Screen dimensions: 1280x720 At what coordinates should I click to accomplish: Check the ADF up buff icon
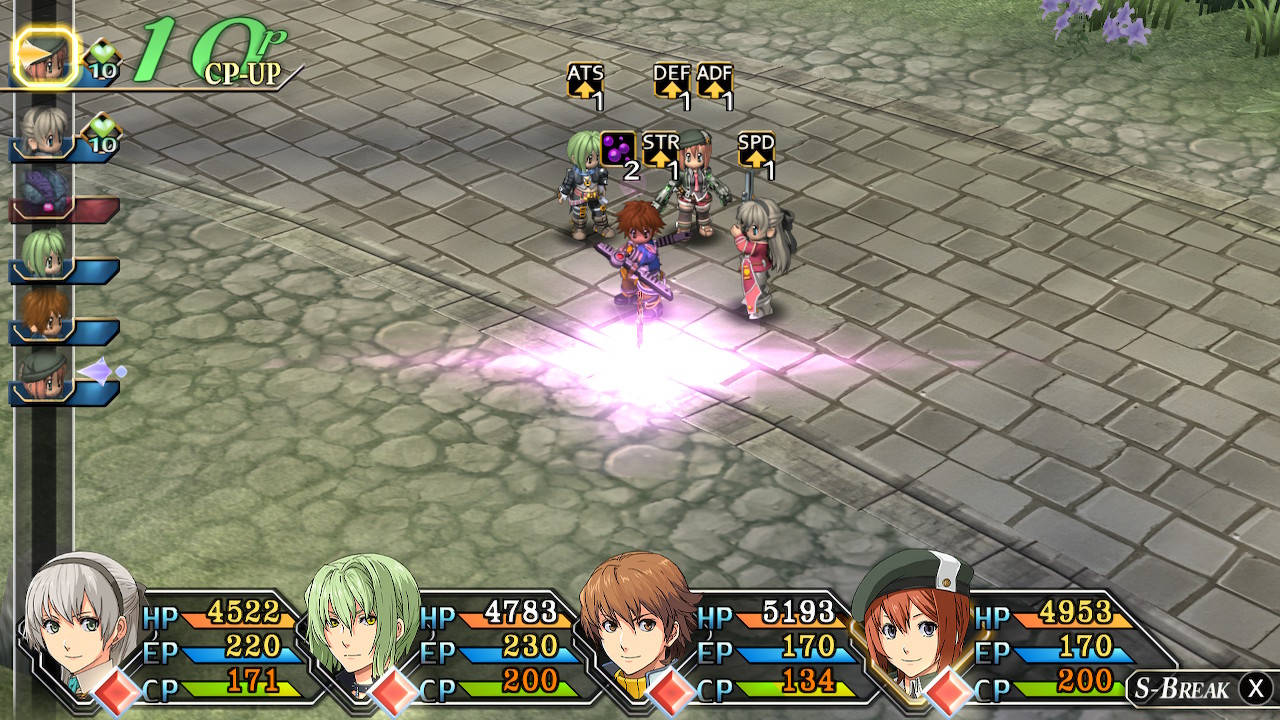point(714,82)
